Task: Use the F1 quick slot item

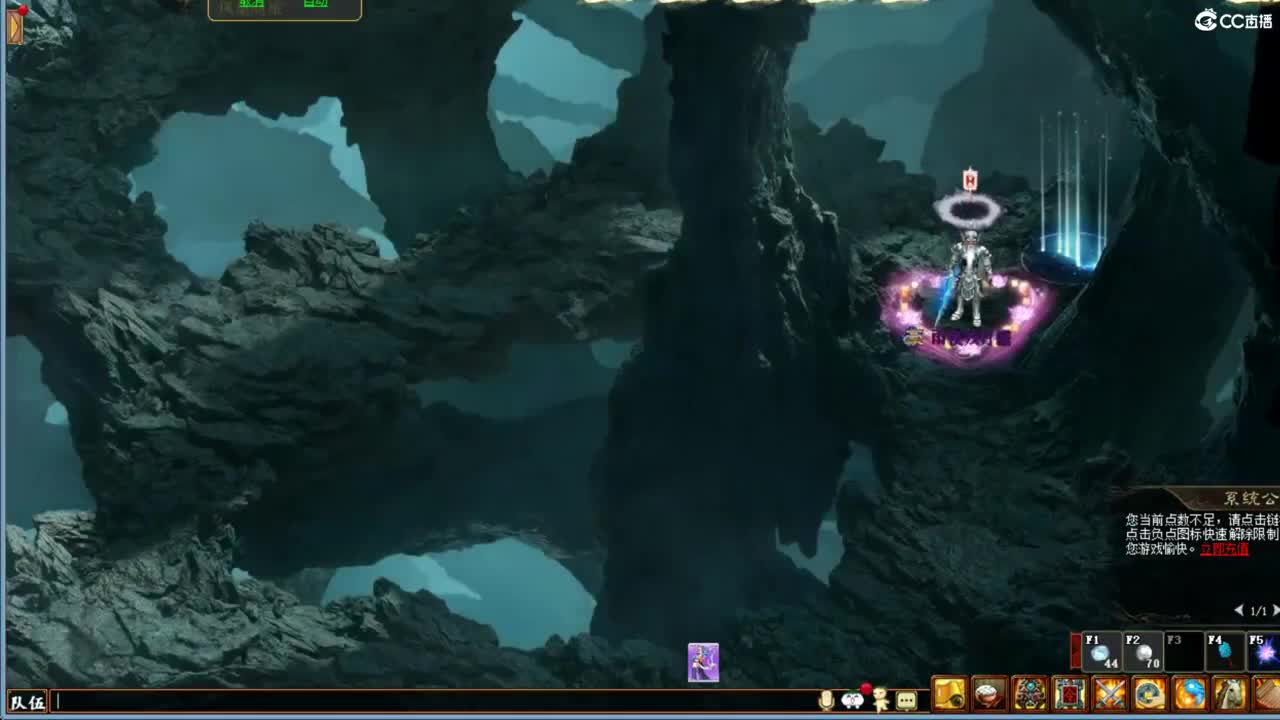Action: (1102, 652)
